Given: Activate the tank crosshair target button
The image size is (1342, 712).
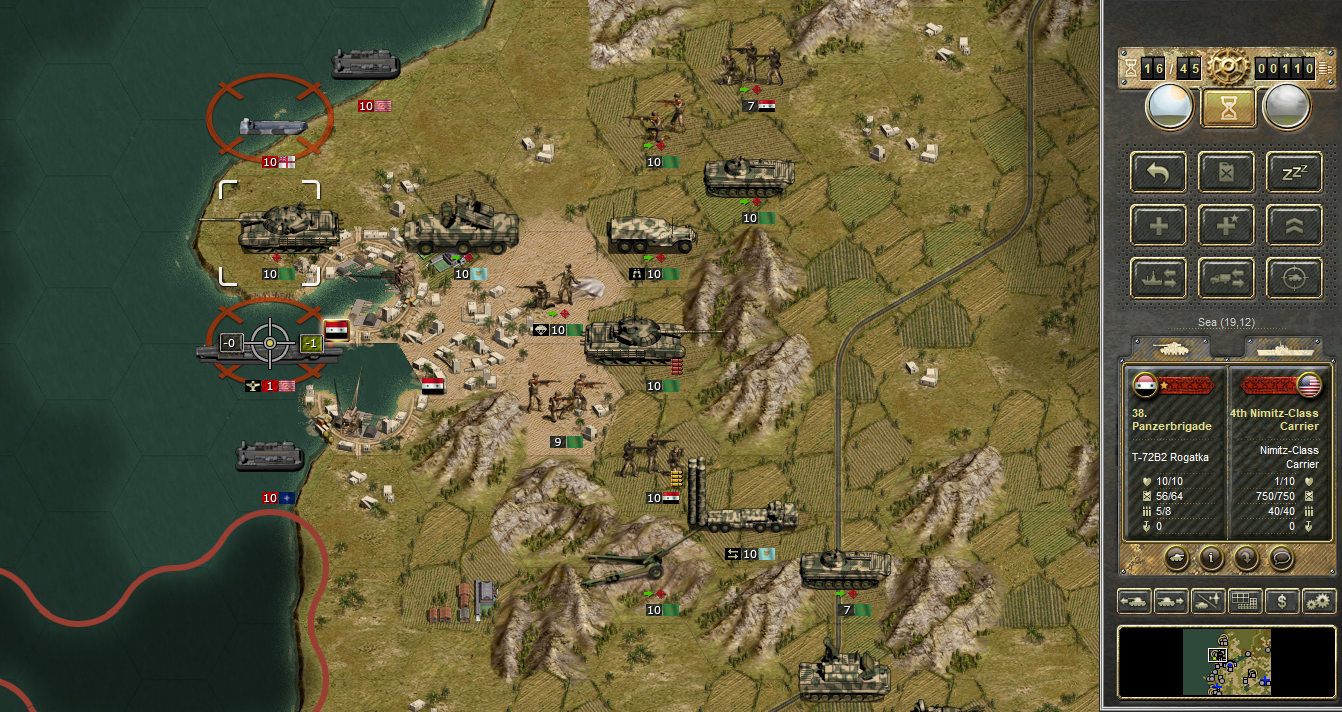Looking at the screenshot, I should pos(1294,278).
